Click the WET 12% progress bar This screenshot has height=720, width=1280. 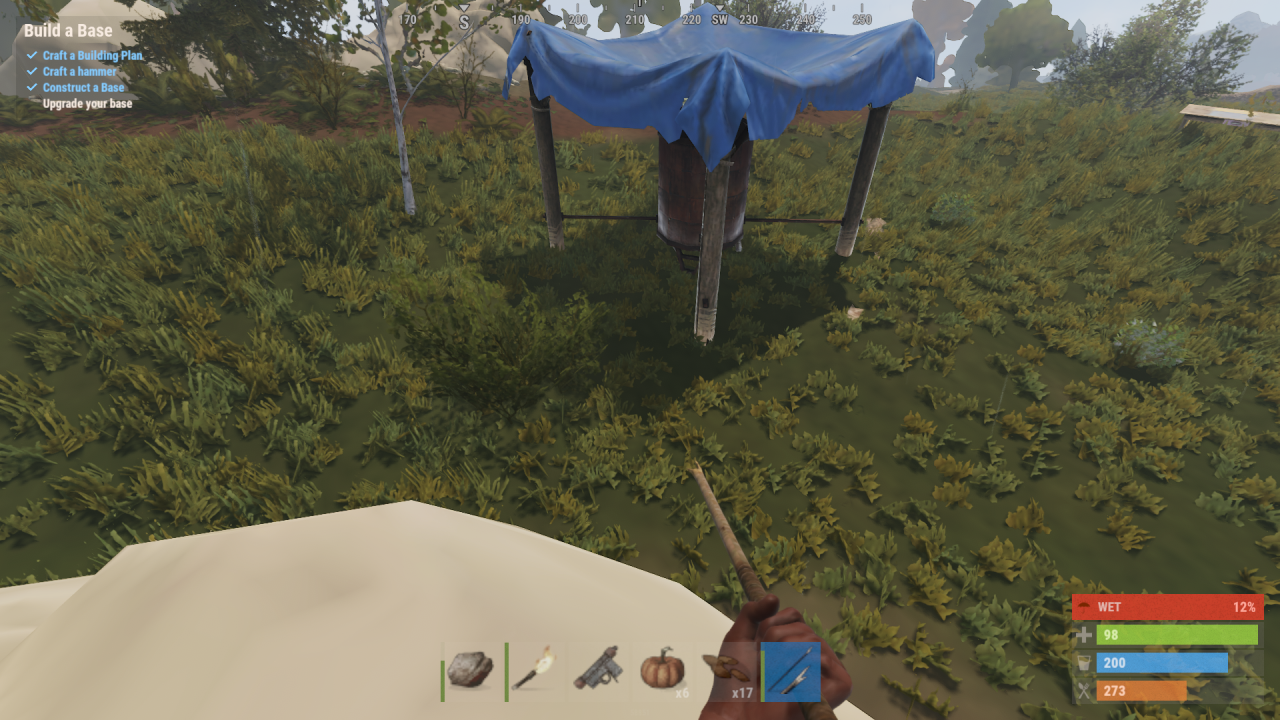pos(1167,607)
